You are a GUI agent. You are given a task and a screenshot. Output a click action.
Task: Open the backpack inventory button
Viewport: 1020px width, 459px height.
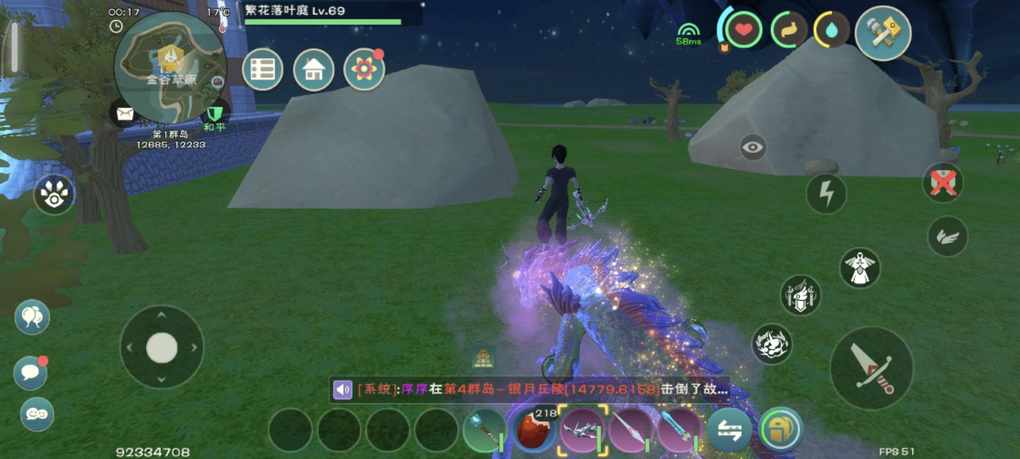[x=779, y=431]
